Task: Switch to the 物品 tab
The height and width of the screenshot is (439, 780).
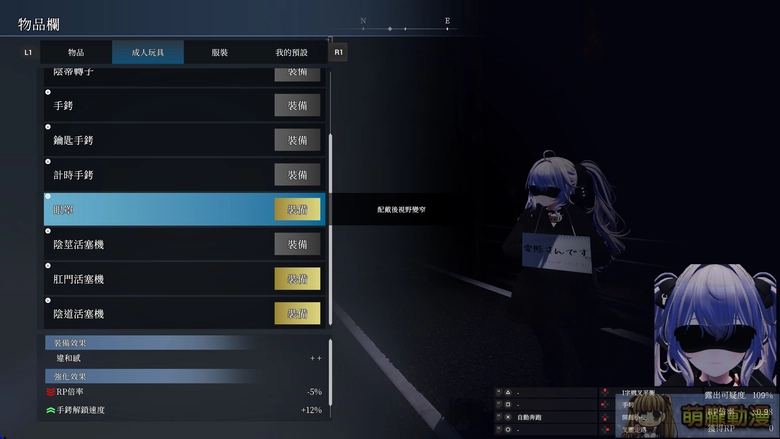Action: pyautogui.click(x=76, y=52)
